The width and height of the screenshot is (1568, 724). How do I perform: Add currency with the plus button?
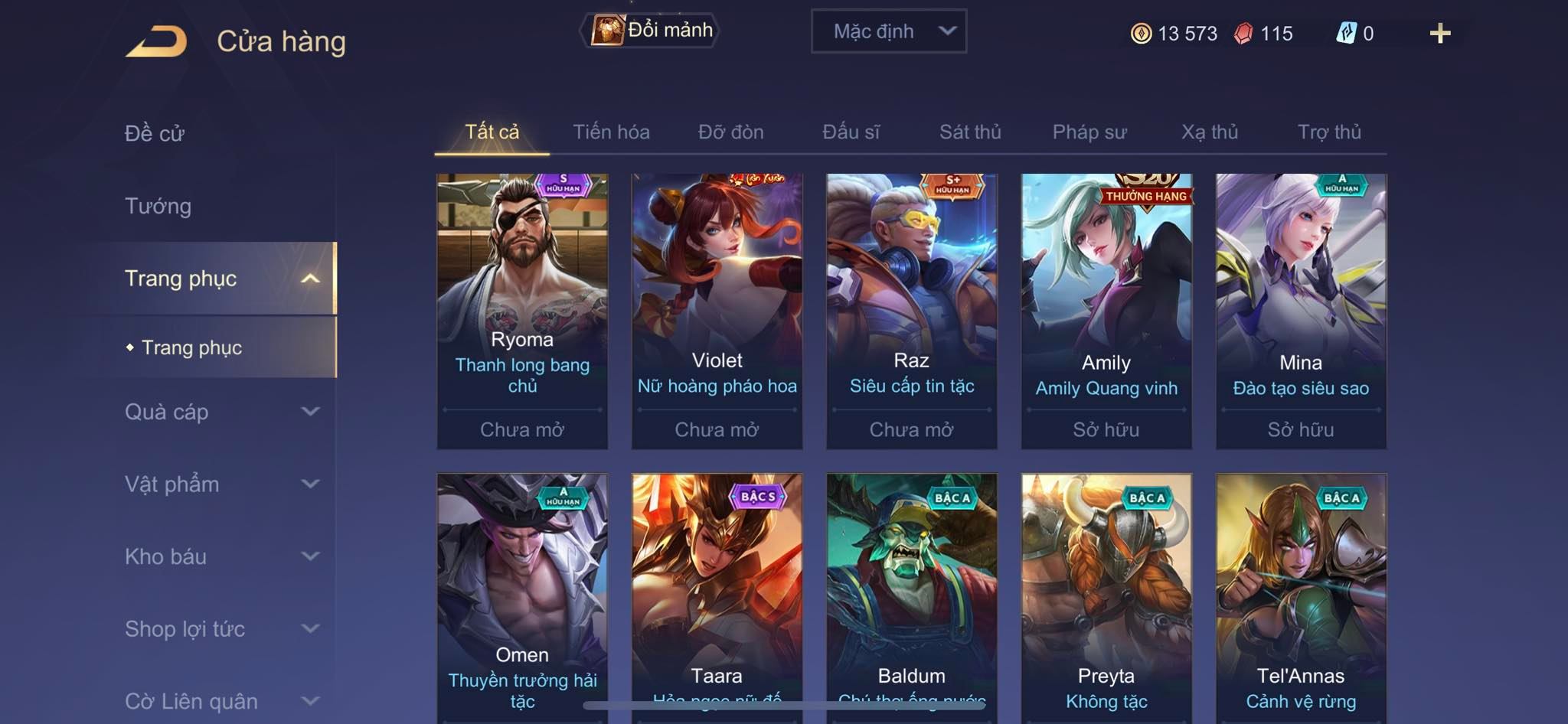click(1439, 34)
